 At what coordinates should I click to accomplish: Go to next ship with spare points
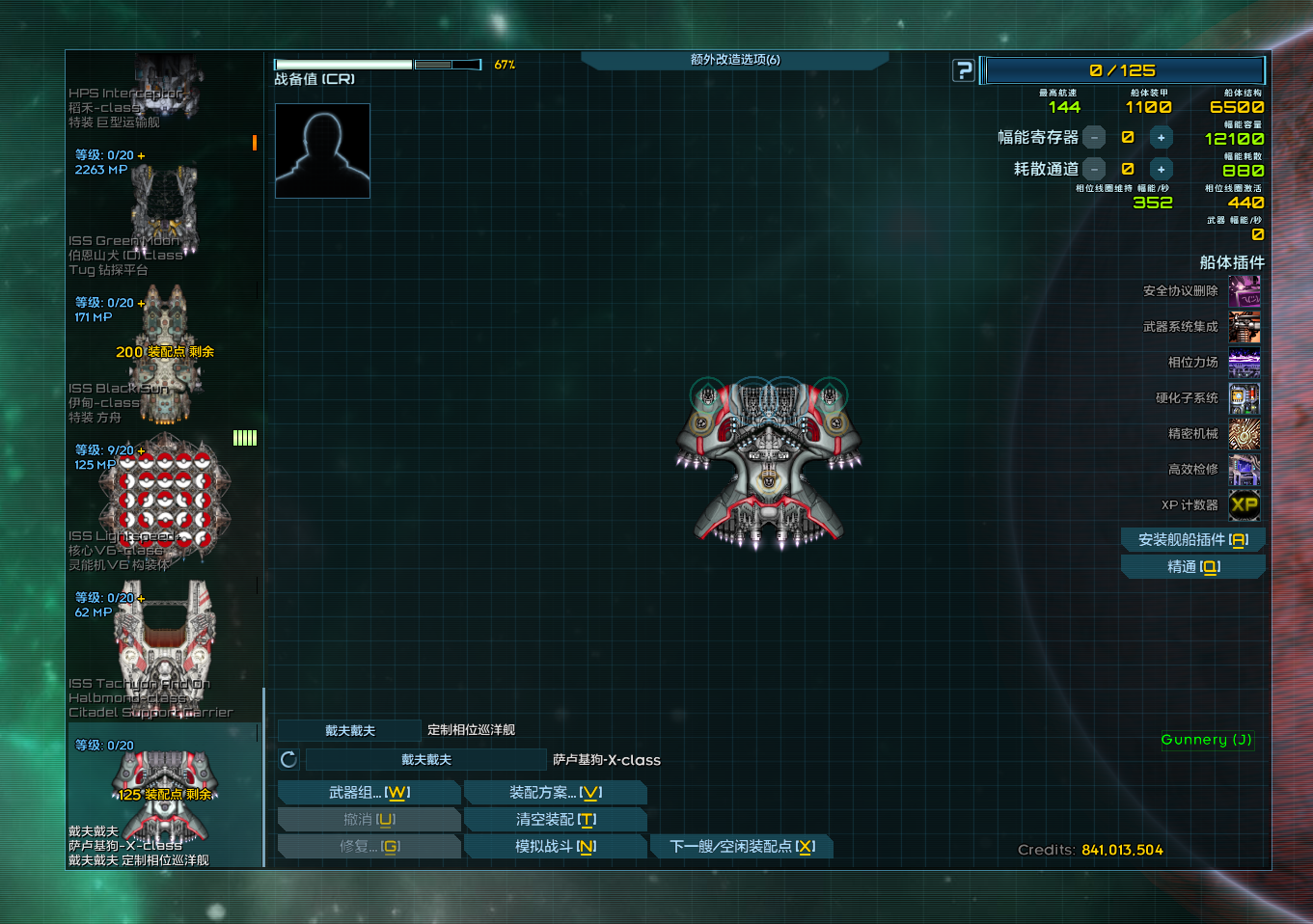click(x=741, y=847)
